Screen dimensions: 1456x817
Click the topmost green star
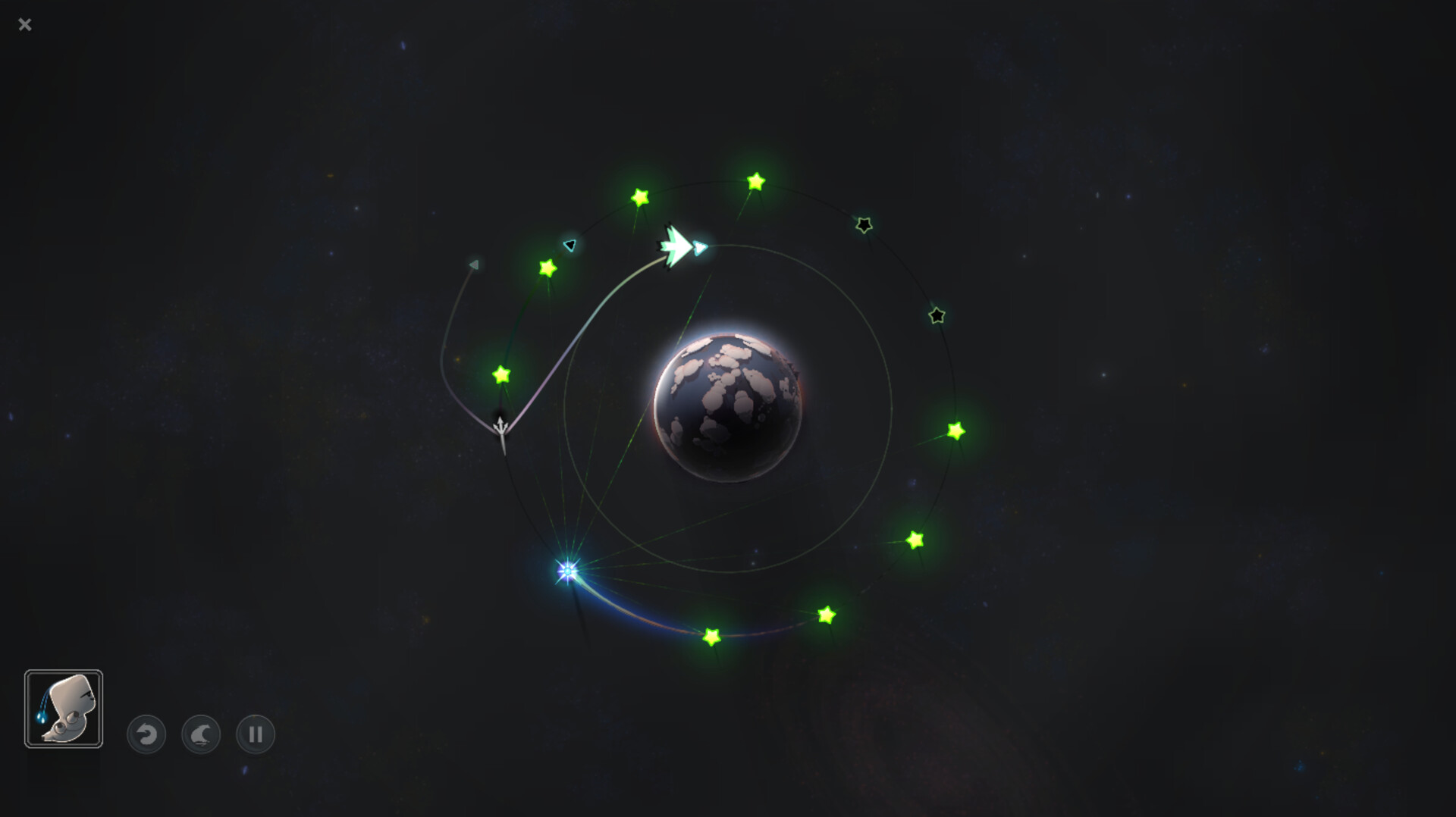pos(755,180)
